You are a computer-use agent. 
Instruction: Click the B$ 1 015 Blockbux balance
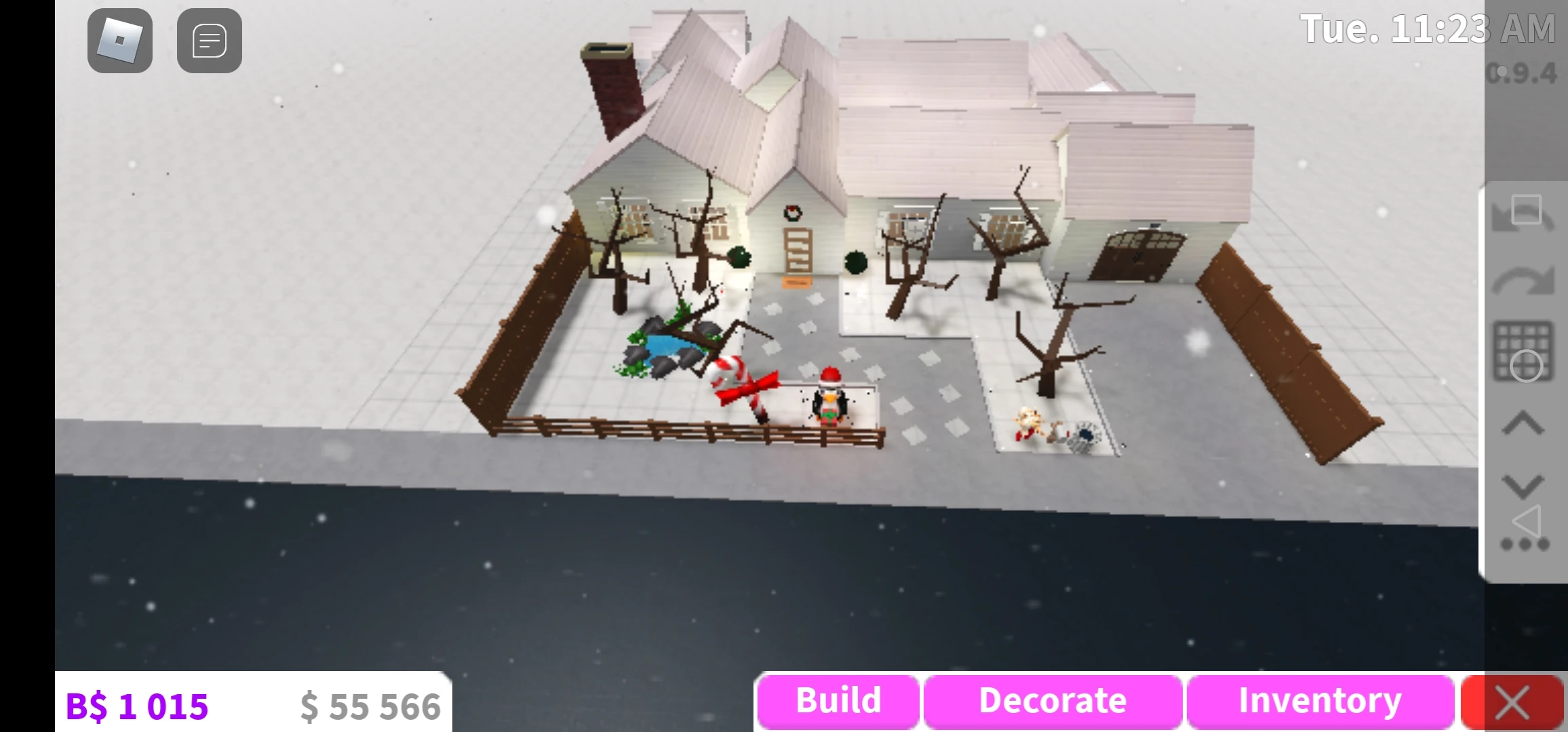(137, 704)
